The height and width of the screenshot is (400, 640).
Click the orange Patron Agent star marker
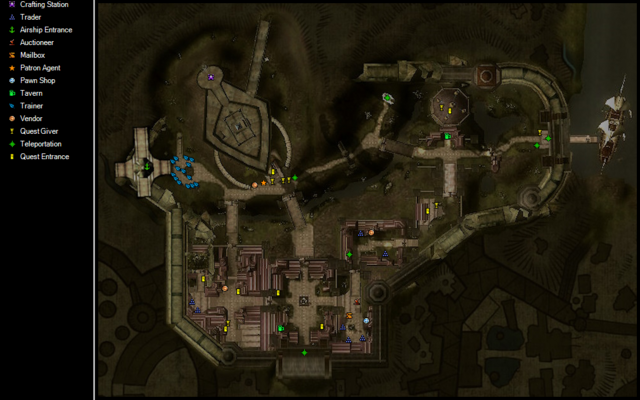coord(264,183)
